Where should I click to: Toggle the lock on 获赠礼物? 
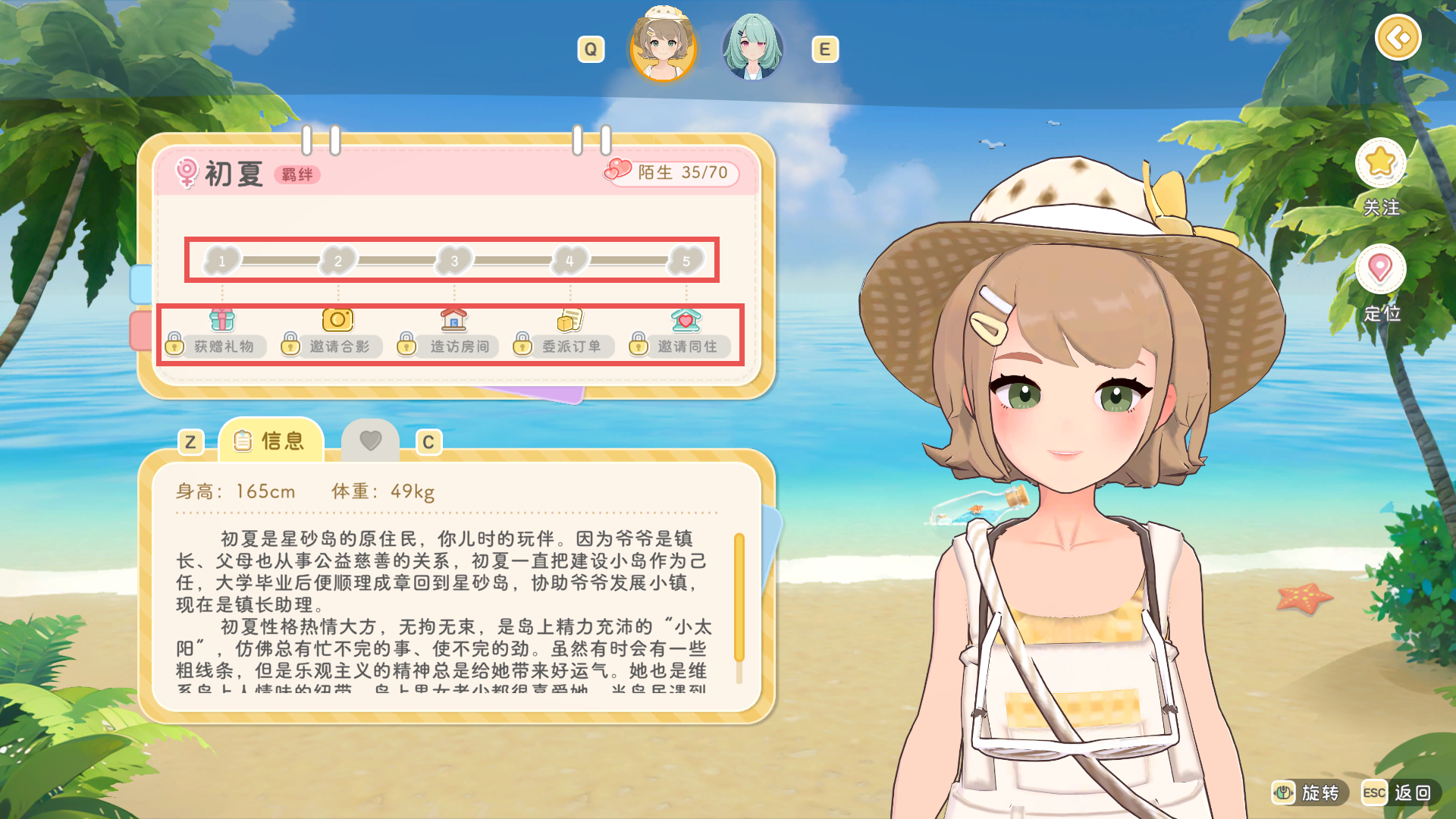[176, 347]
